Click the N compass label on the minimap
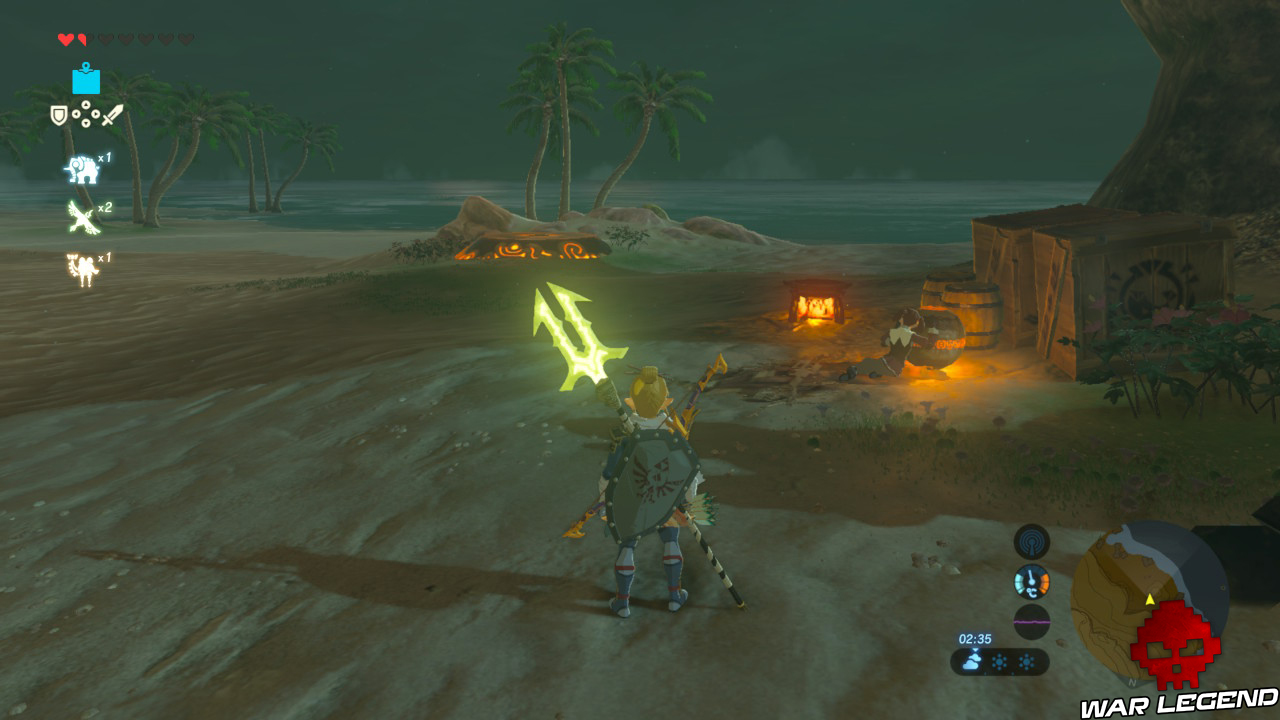This screenshot has height=720, width=1280. pos(1131,683)
